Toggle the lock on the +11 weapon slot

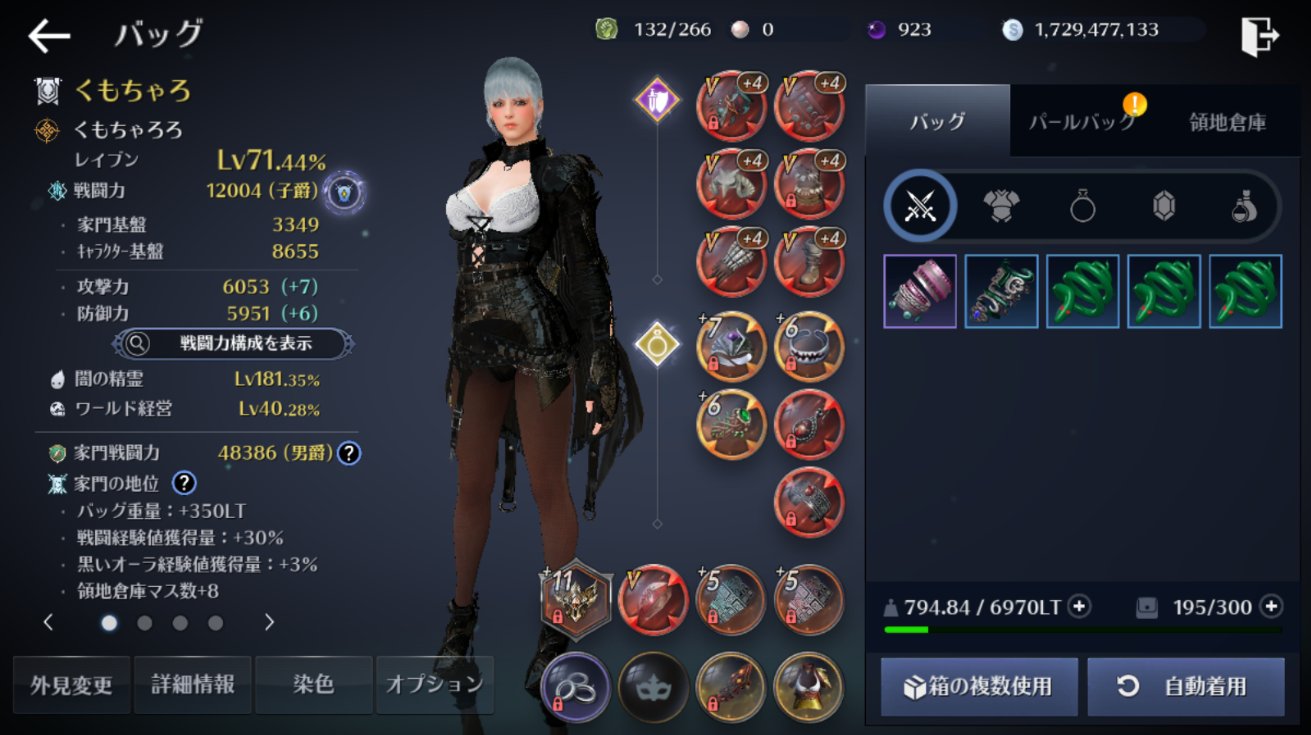[x=556, y=616]
